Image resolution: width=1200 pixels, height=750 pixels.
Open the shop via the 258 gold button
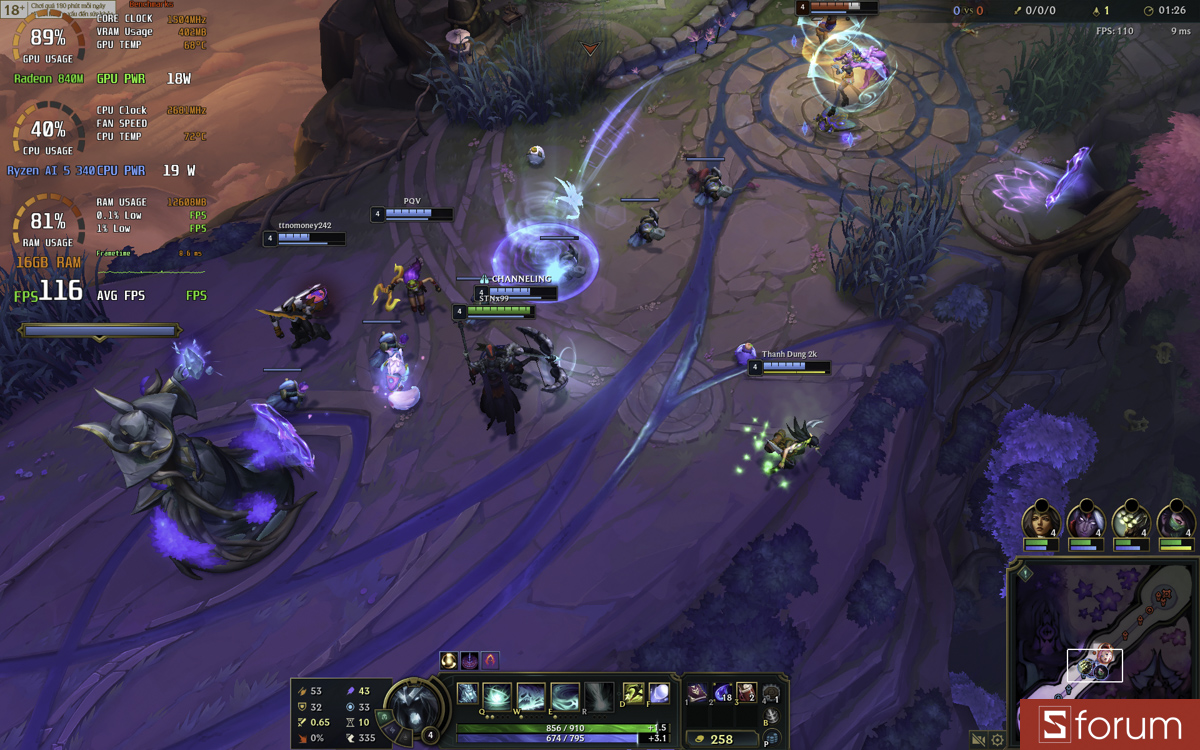click(722, 739)
